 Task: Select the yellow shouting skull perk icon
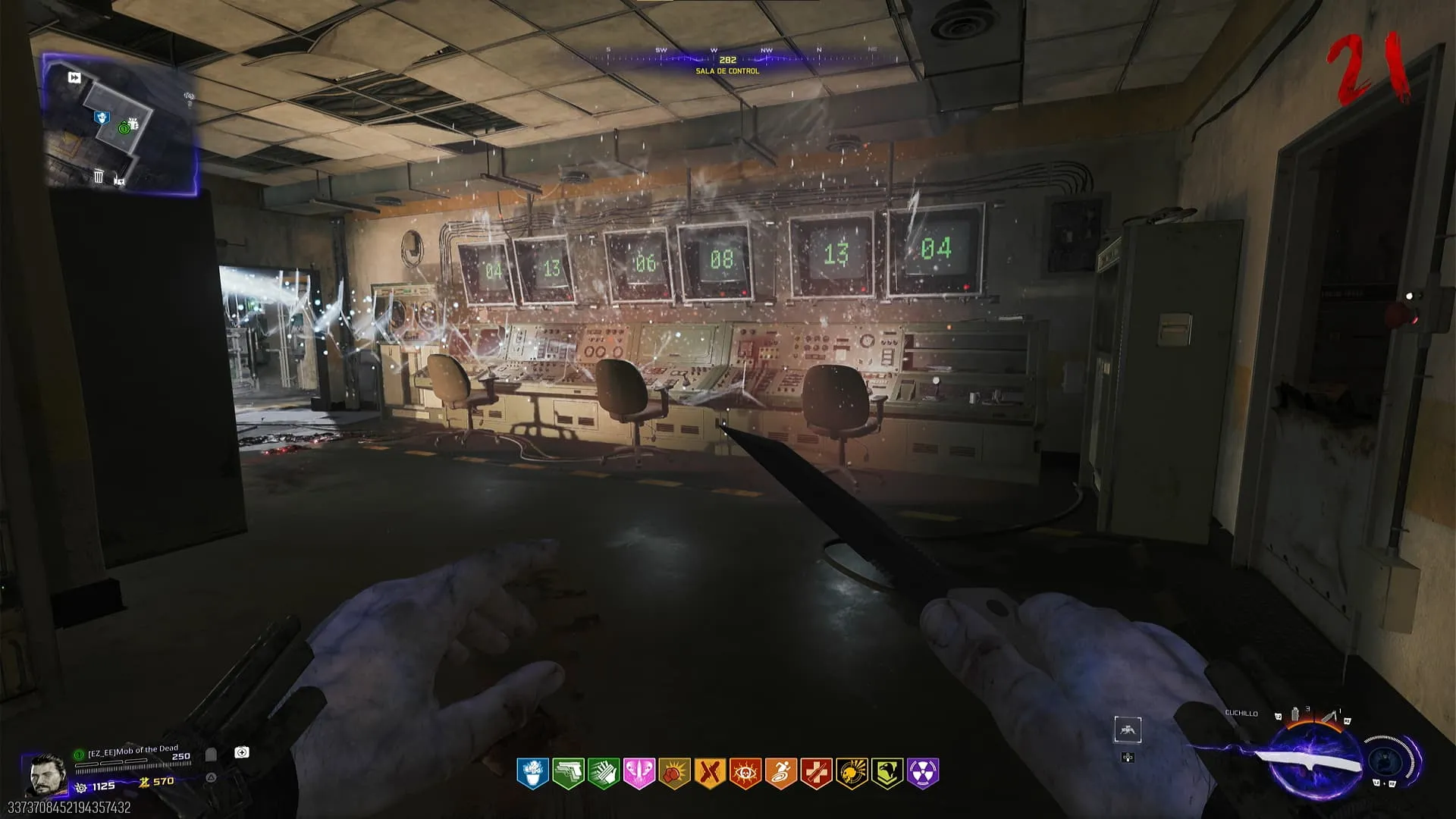coord(851,773)
